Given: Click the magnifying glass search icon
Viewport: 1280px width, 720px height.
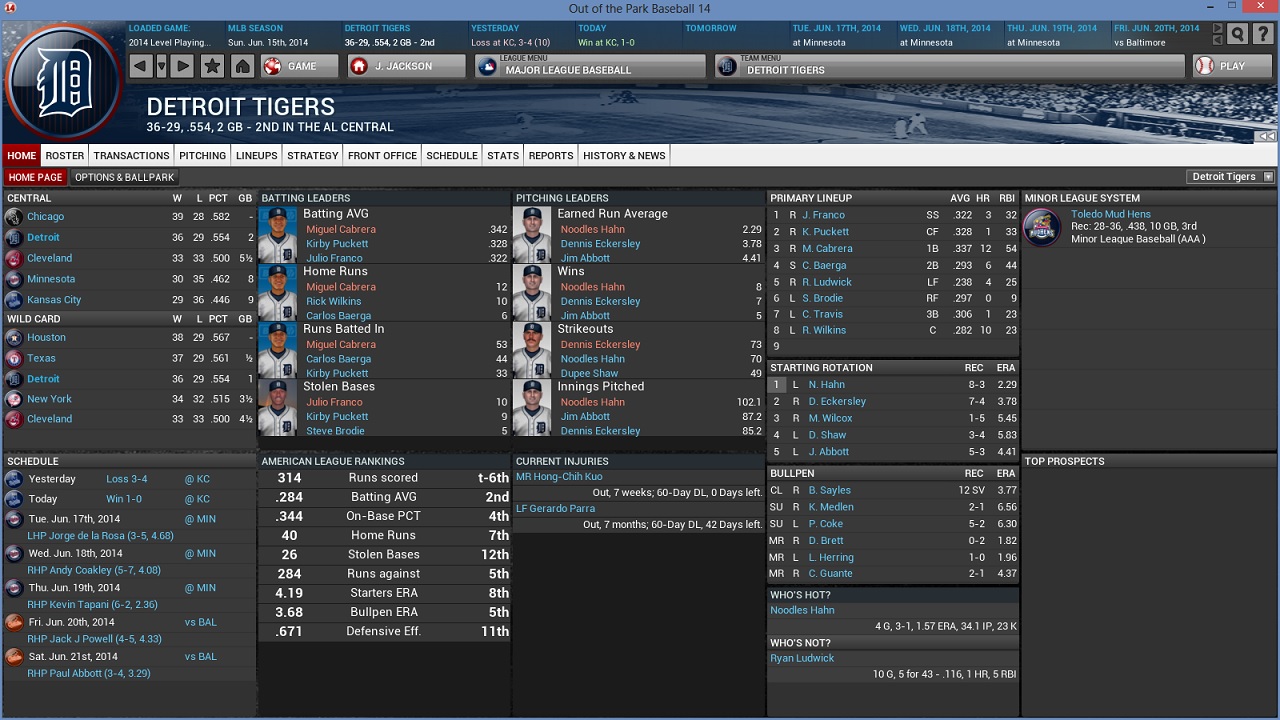Looking at the screenshot, I should click(x=1238, y=34).
